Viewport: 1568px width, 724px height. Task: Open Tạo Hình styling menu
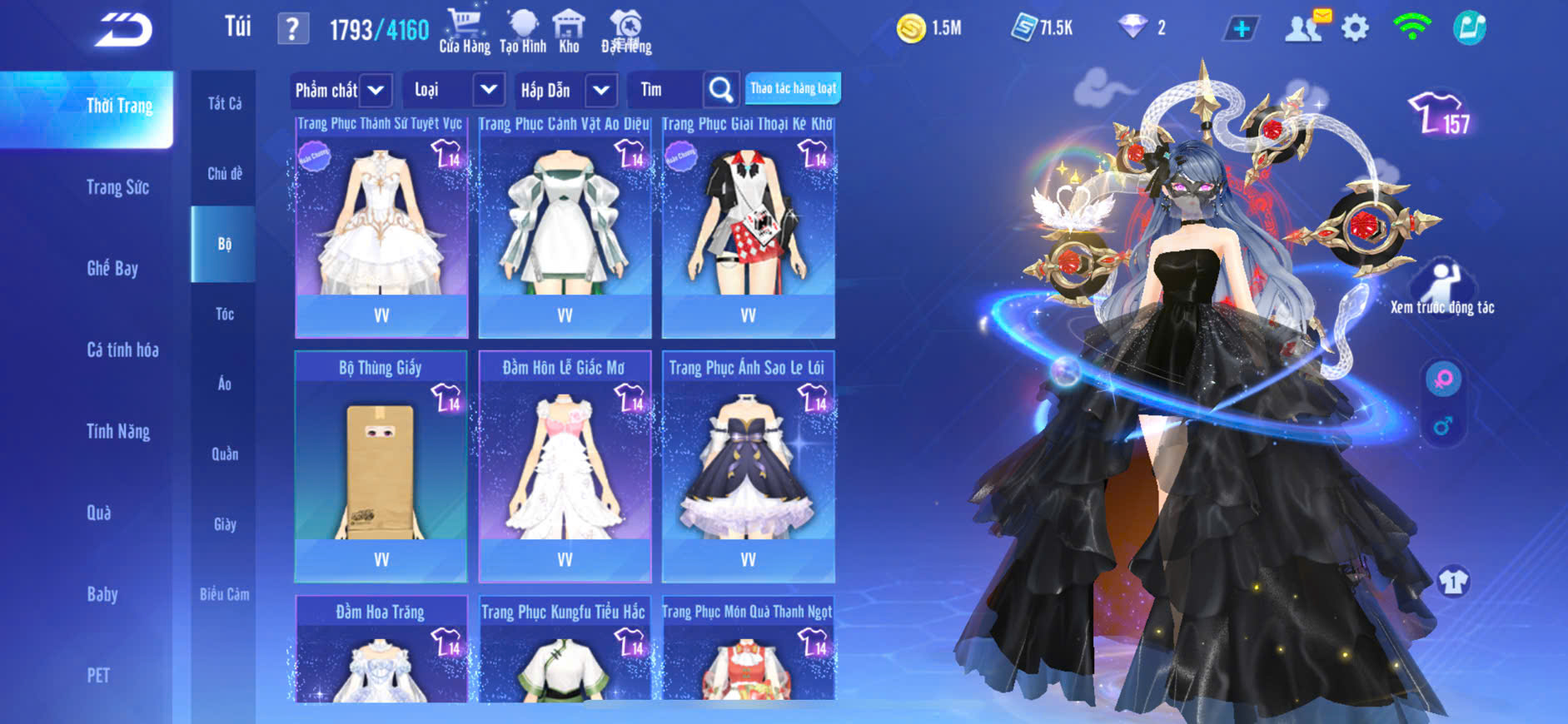pos(523,31)
